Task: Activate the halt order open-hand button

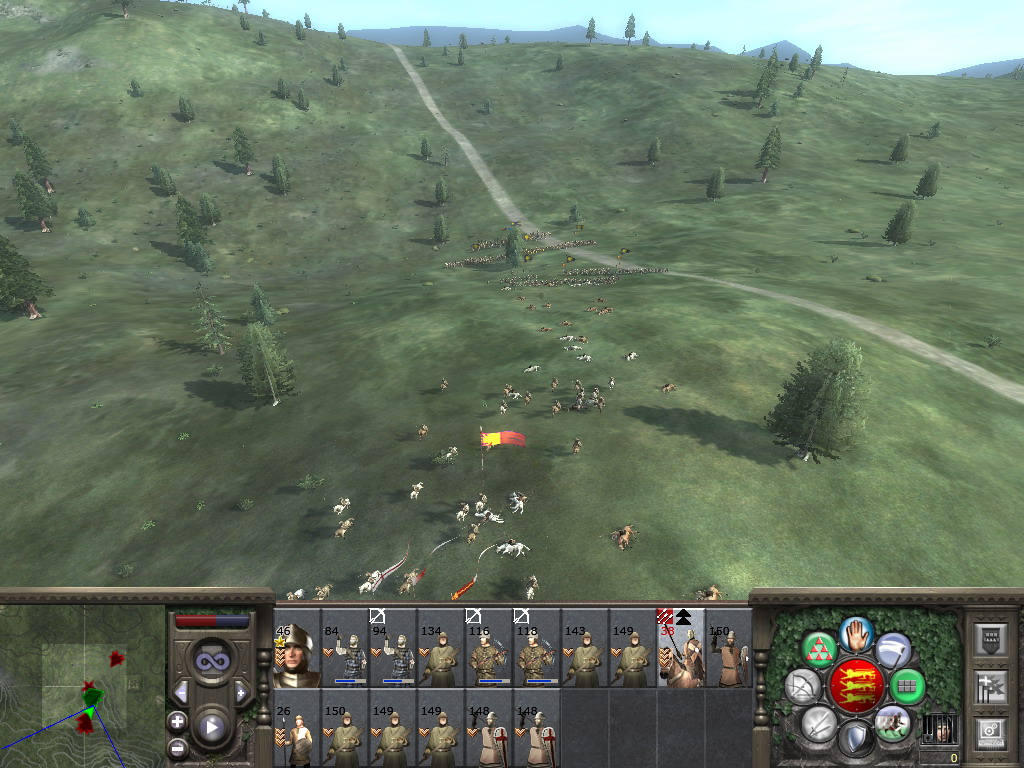Action: click(856, 633)
